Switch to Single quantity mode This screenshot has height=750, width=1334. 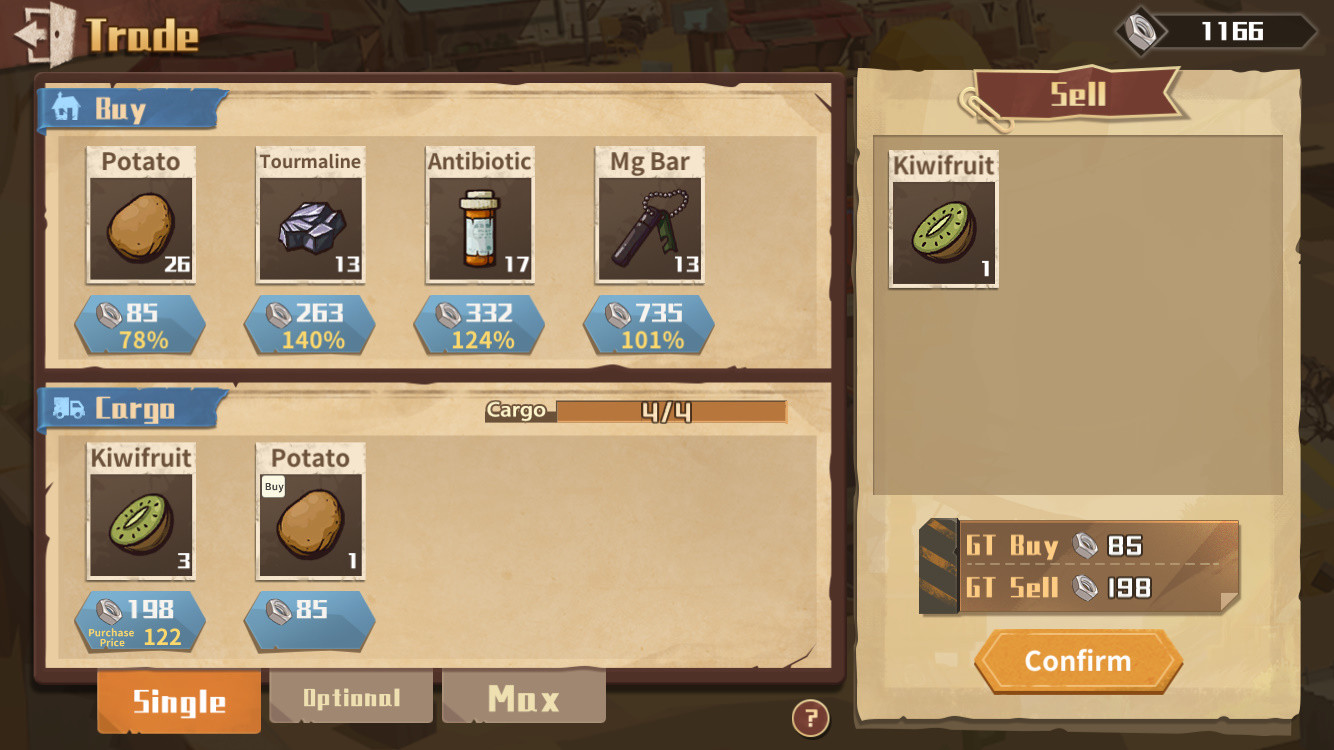click(x=179, y=701)
